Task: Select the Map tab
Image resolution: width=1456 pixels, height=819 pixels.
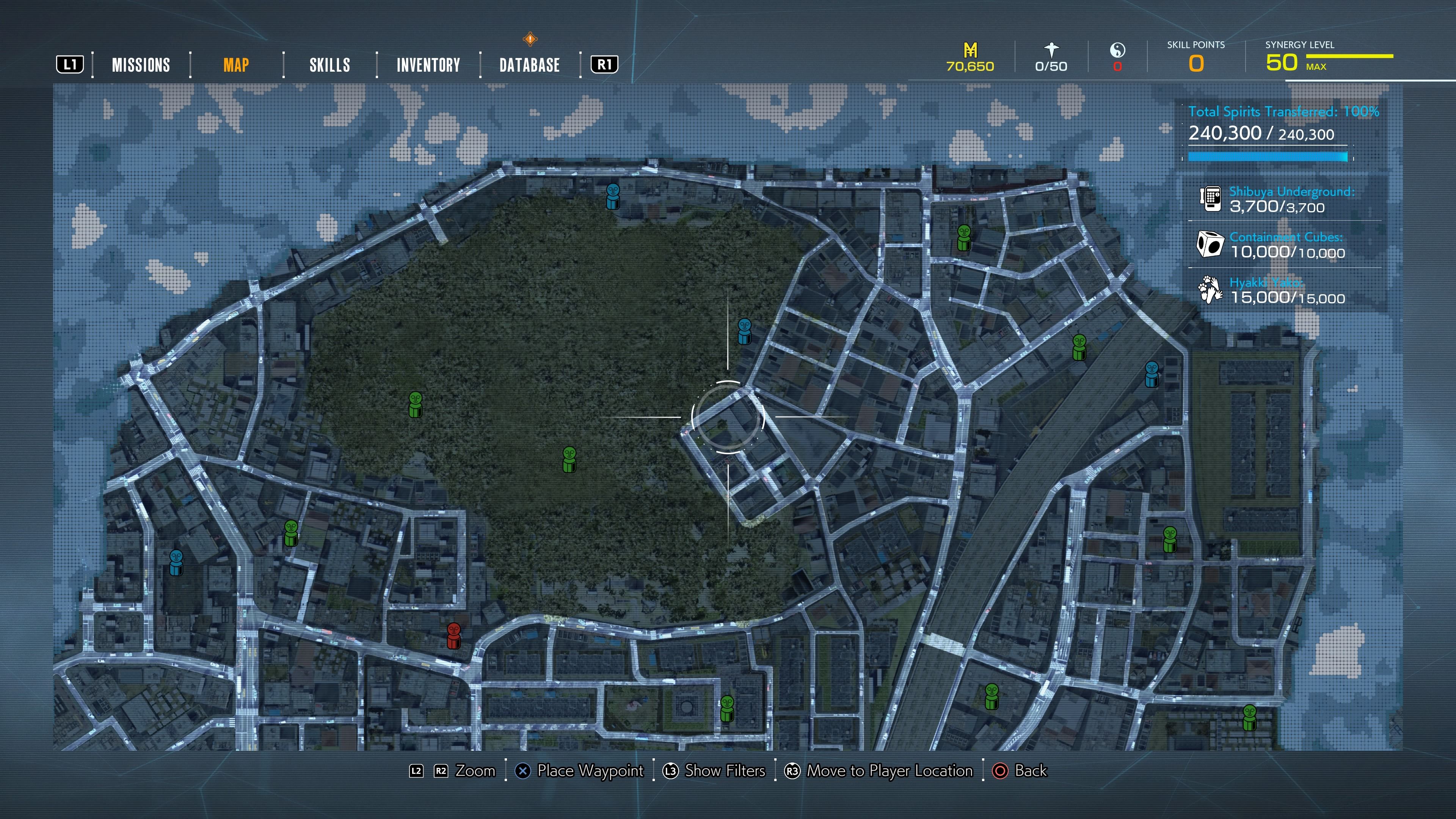Action: click(x=236, y=65)
